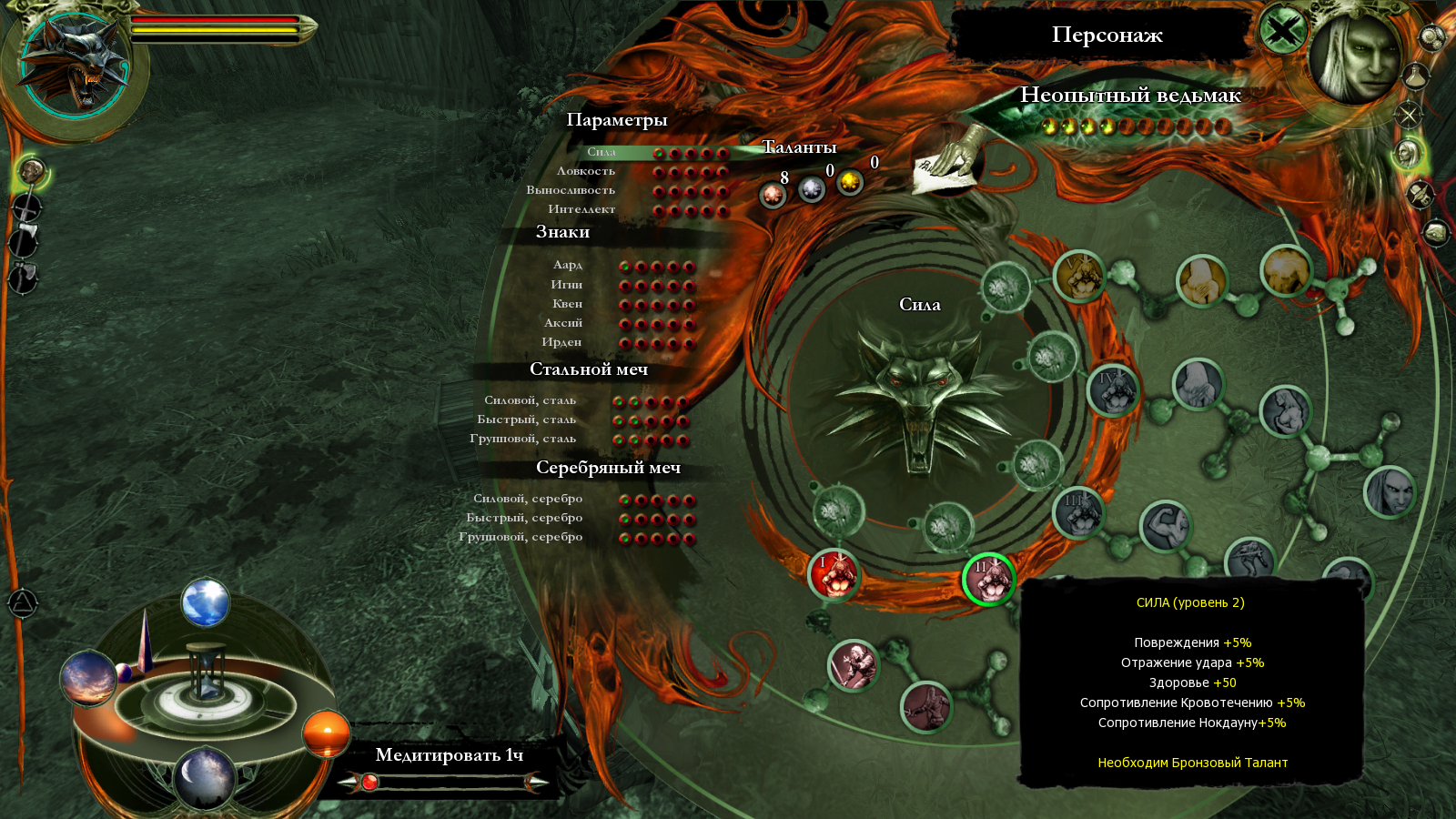Screen dimensions: 1456x819
Task: Click the bronze talent coin icon
Action: [773, 194]
